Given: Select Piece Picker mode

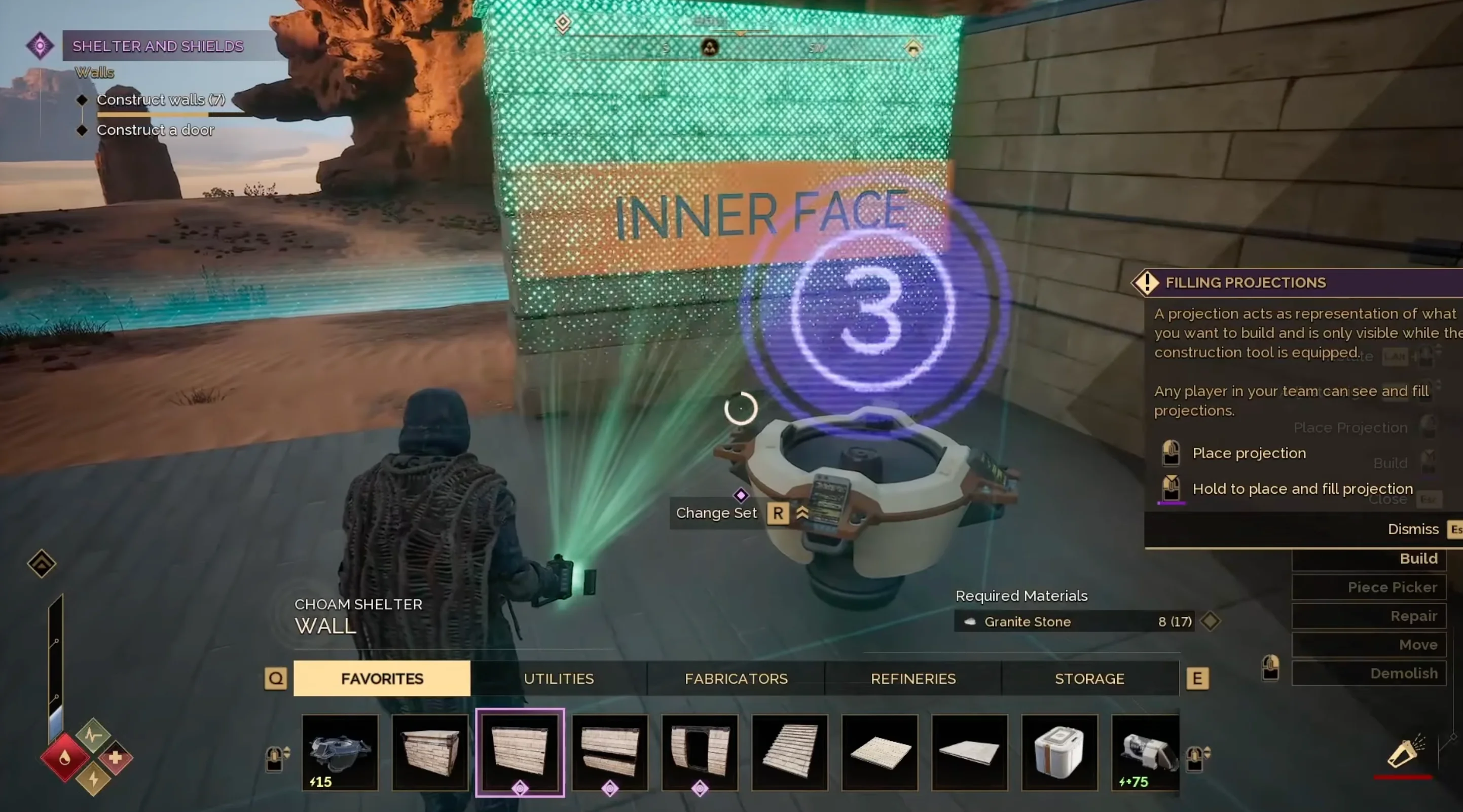Looking at the screenshot, I should pyautogui.click(x=1369, y=587).
